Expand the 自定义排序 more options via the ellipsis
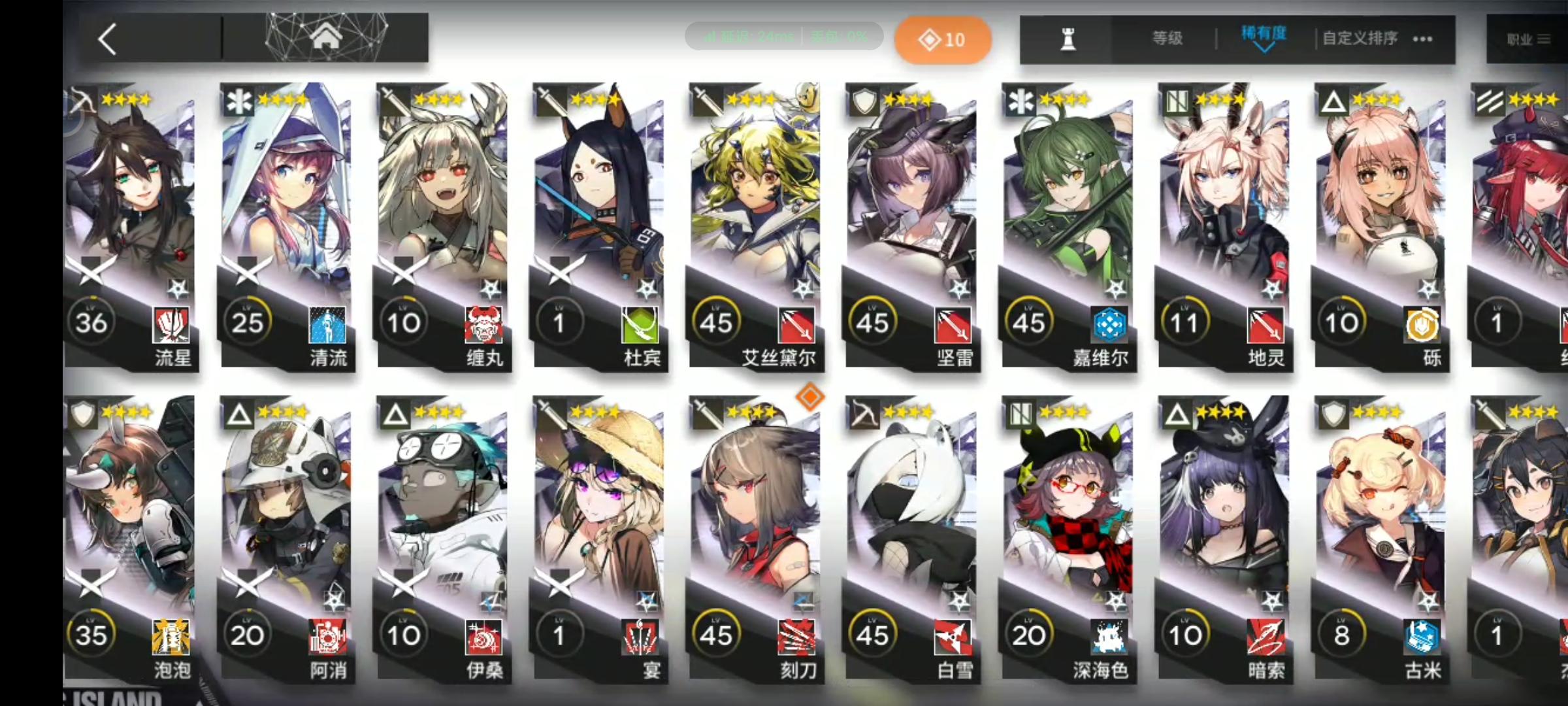Image resolution: width=1568 pixels, height=706 pixels. 1422,39
